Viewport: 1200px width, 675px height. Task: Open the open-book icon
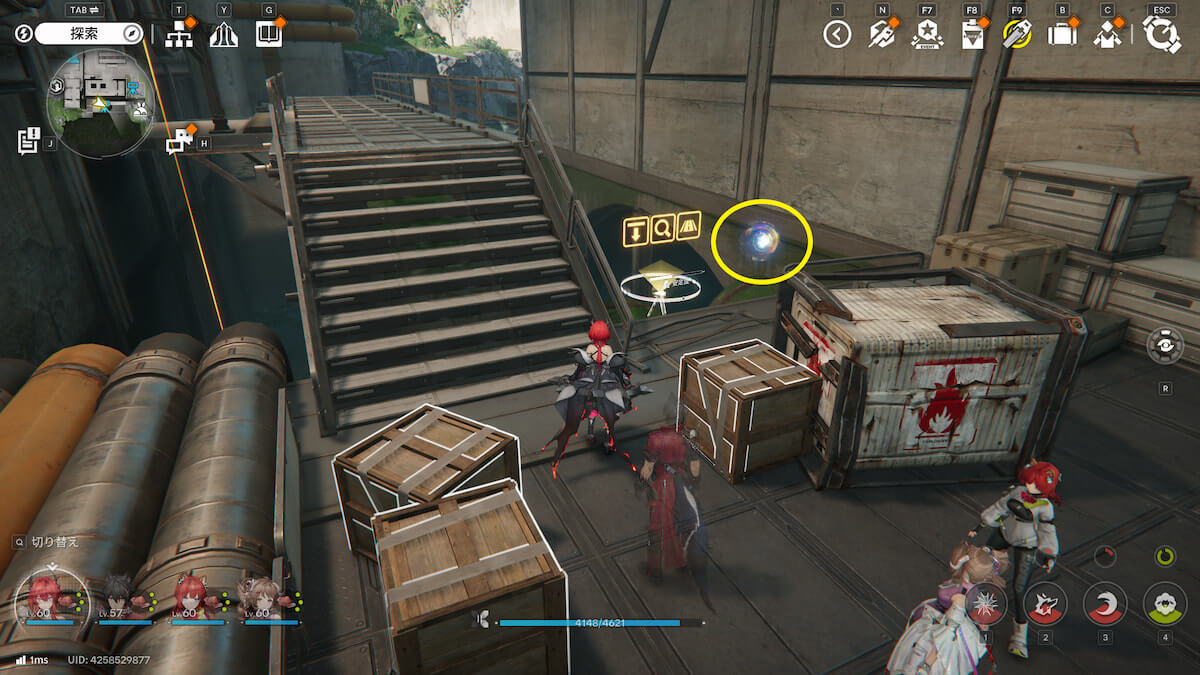pyautogui.click(x=268, y=34)
